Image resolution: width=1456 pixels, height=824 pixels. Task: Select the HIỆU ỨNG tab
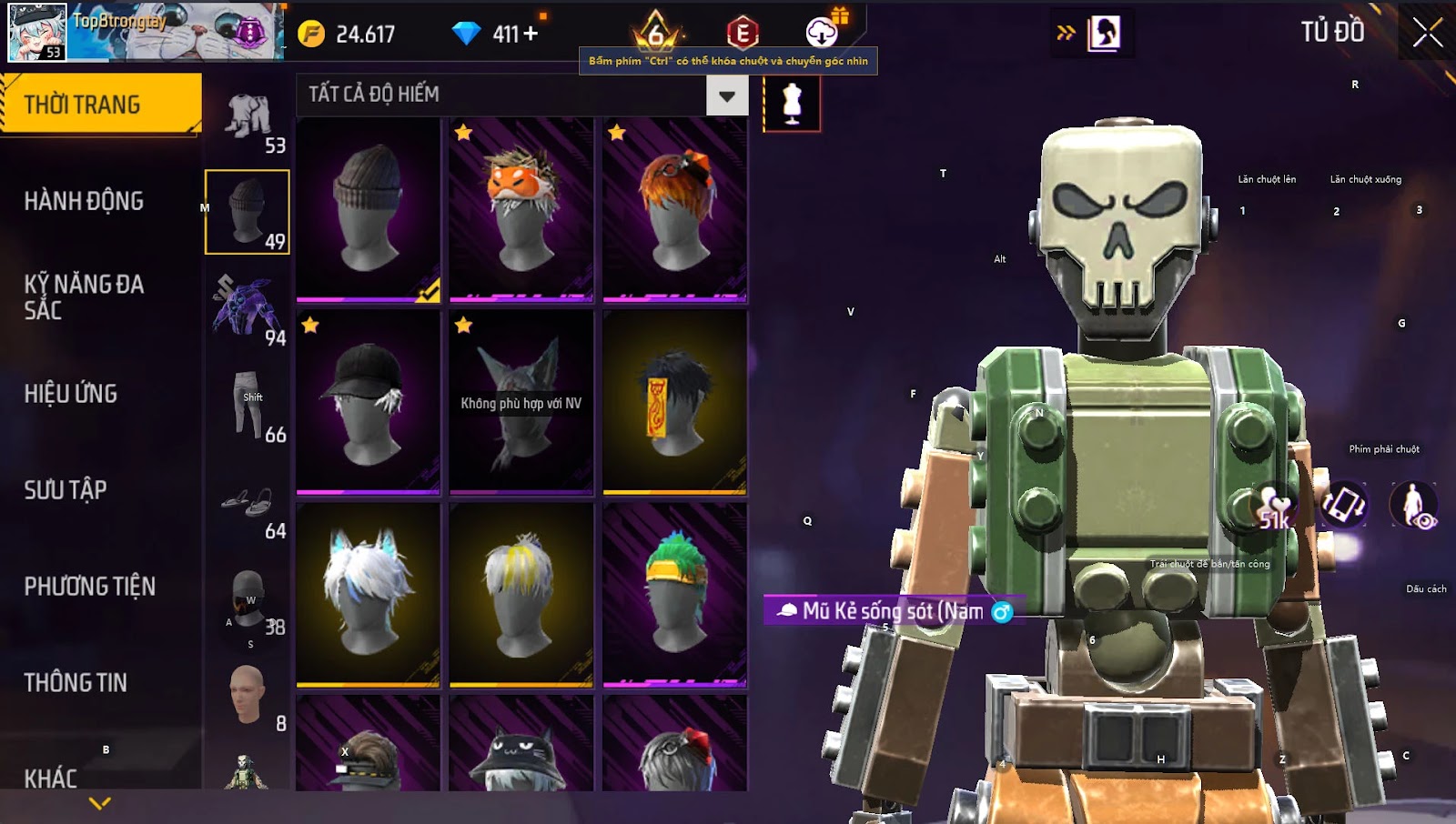click(x=71, y=394)
